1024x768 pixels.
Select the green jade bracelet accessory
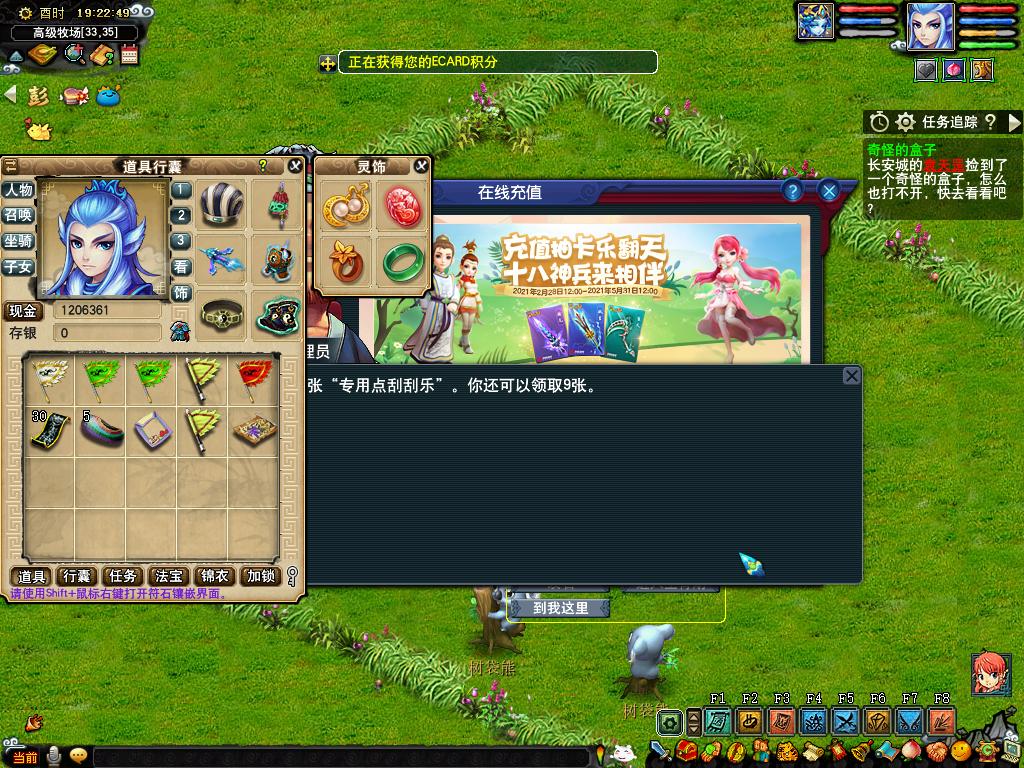coord(403,262)
